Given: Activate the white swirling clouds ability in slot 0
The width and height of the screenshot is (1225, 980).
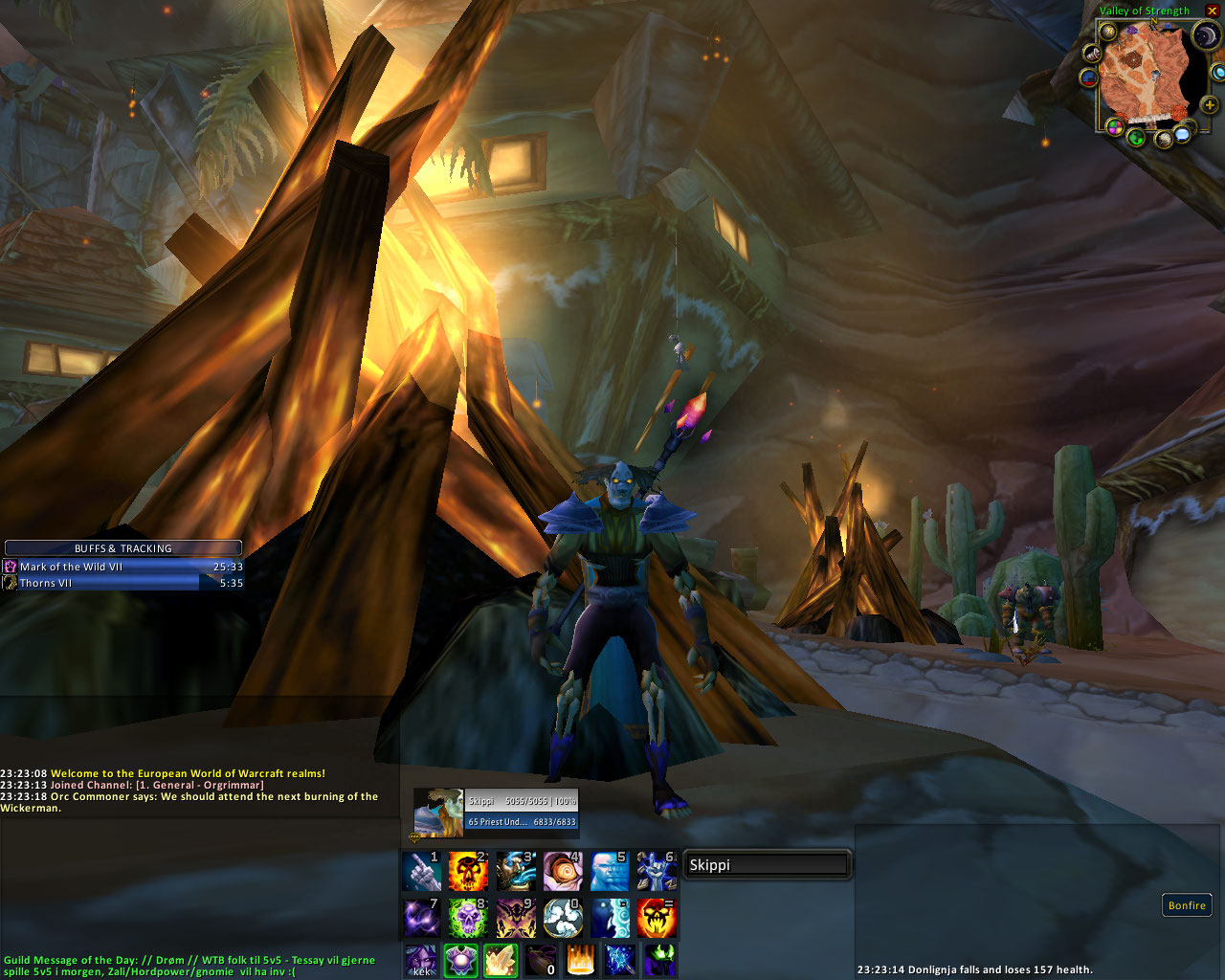Looking at the screenshot, I should 562,918.
